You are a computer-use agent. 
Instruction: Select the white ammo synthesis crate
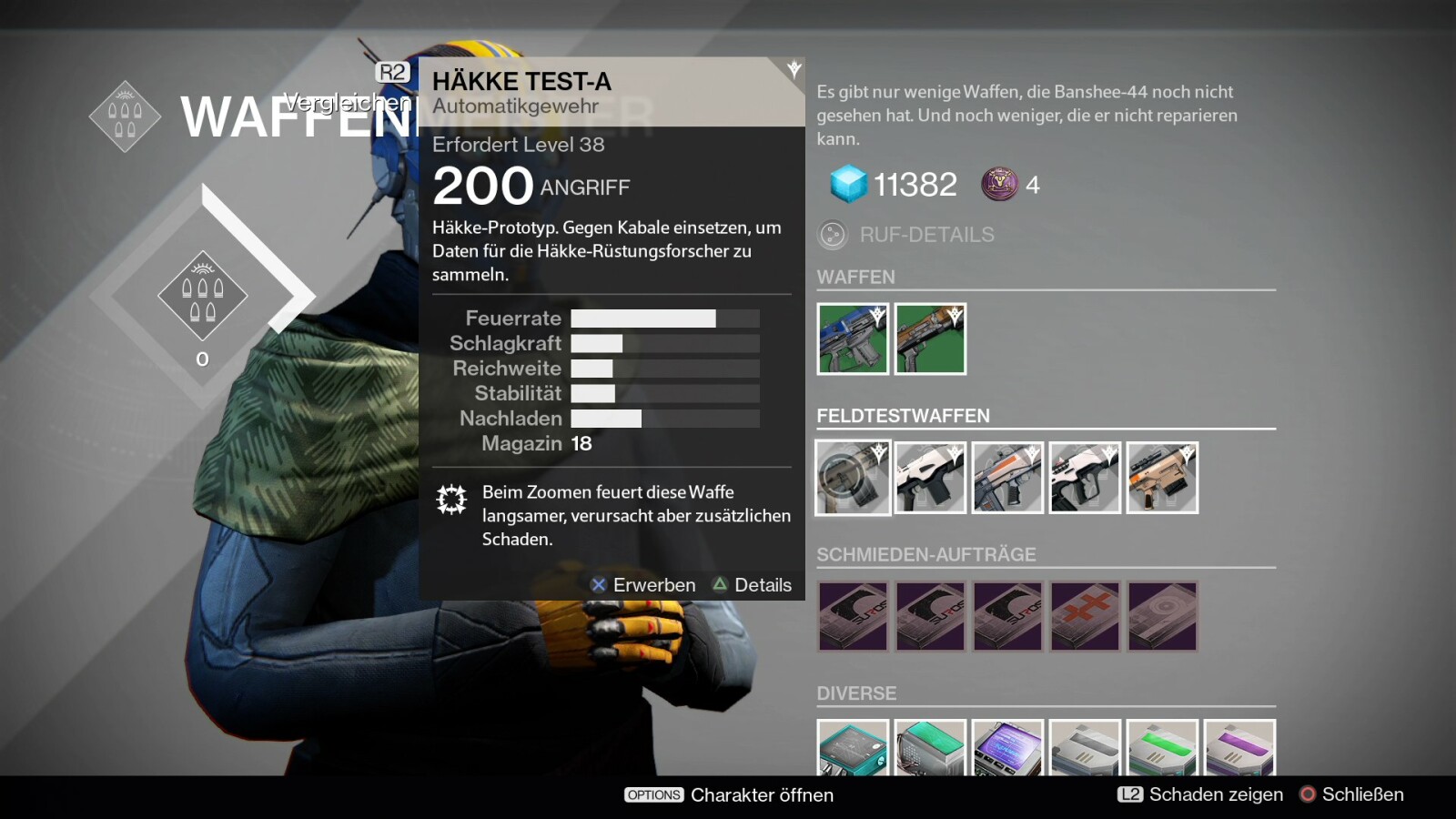coord(1085,748)
